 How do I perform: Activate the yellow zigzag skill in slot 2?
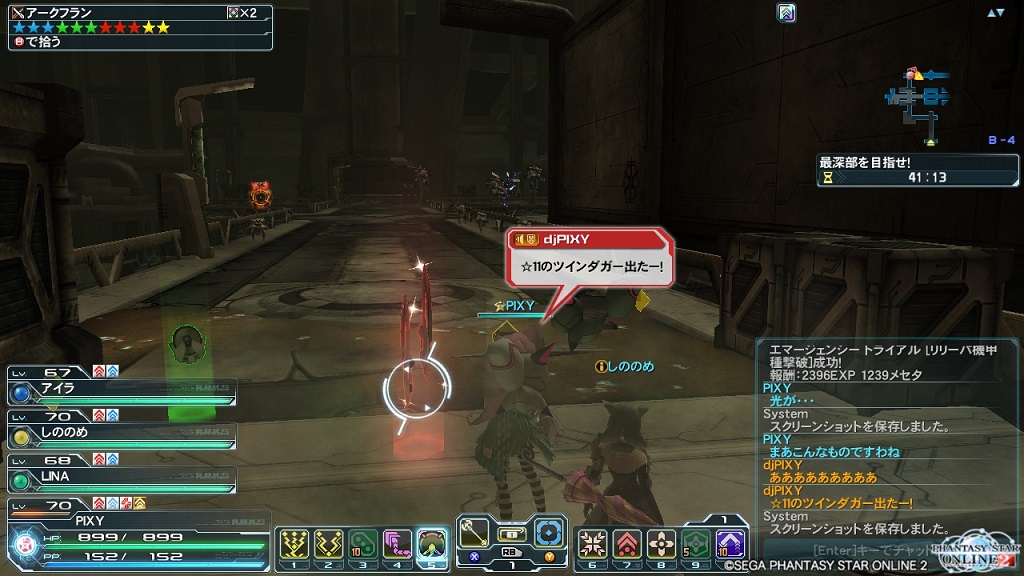coord(329,543)
